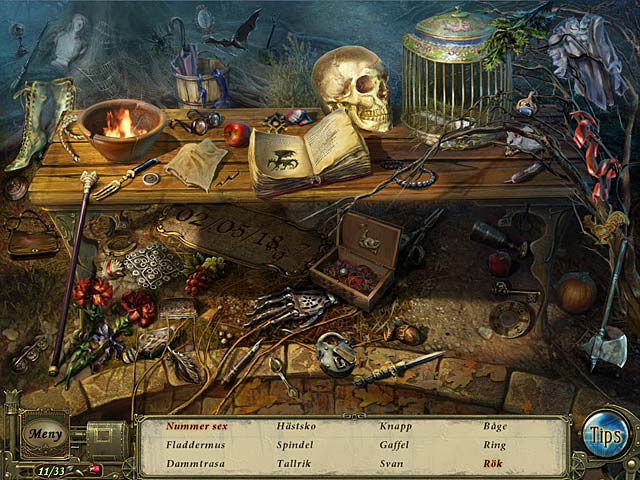The width and height of the screenshot is (640, 480).
Task: Choose 'Gaffel' in the word list
Action: point(396,444)
